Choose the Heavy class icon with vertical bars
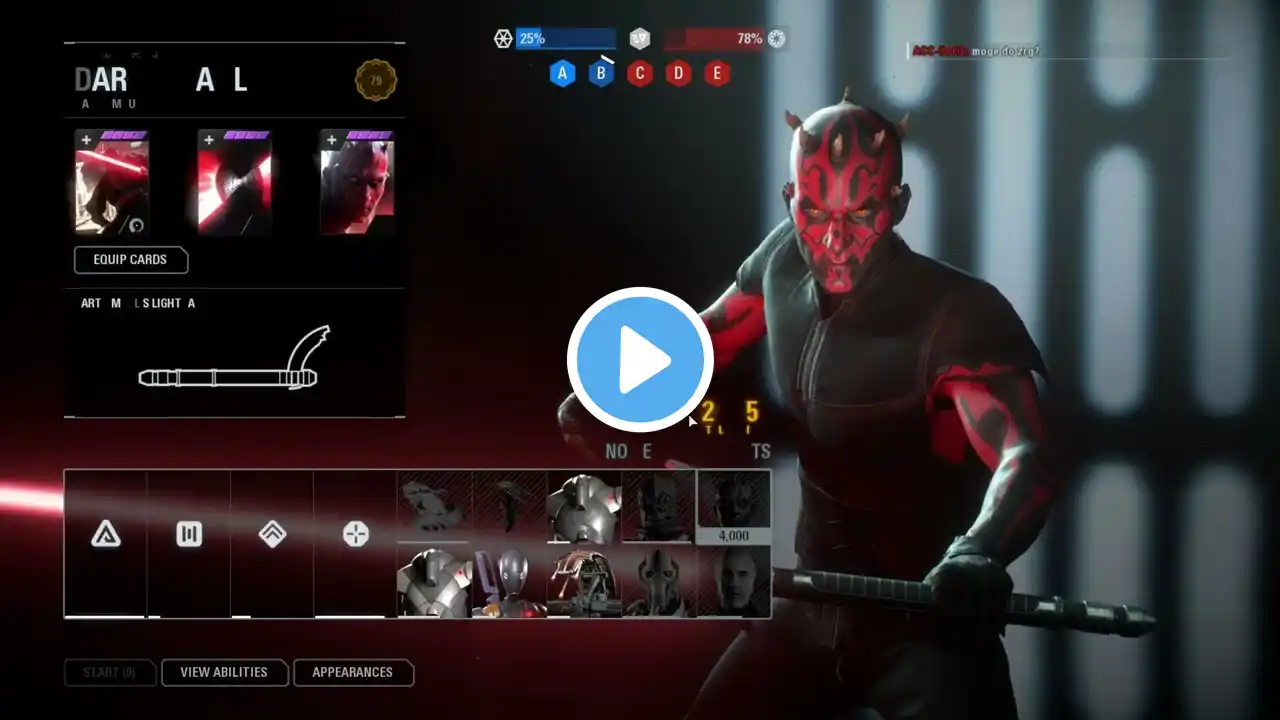The image size is (1280, 720). tap(189, 535)
